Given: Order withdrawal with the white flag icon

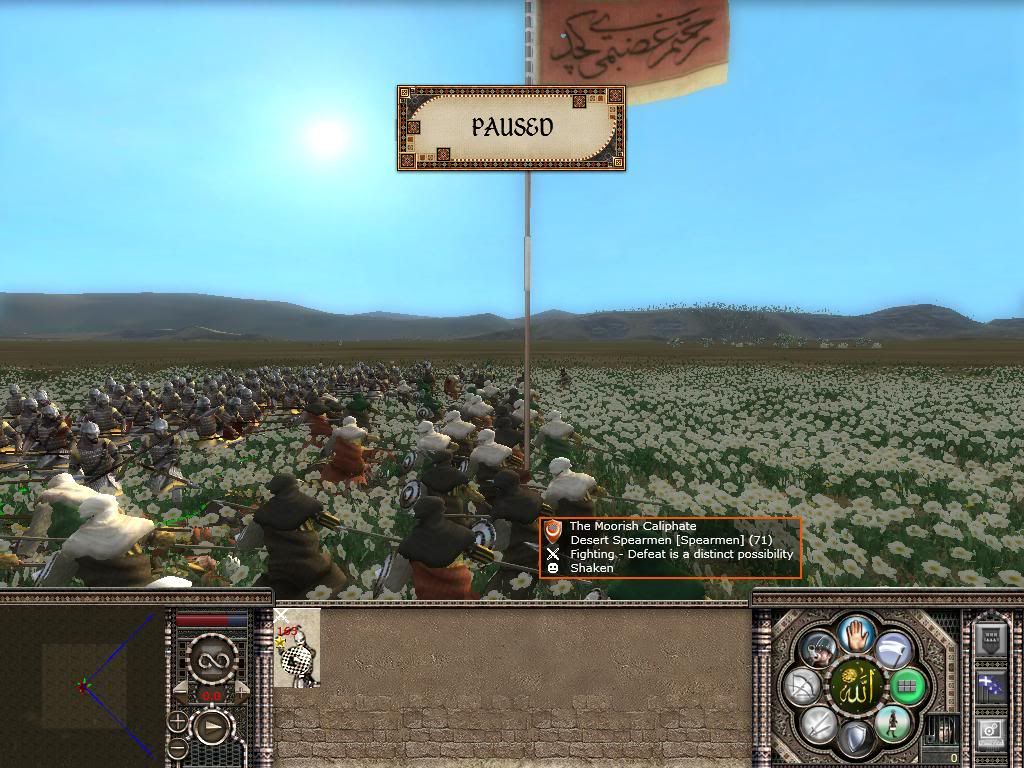Looking at the screenshot, I should 893,650.
